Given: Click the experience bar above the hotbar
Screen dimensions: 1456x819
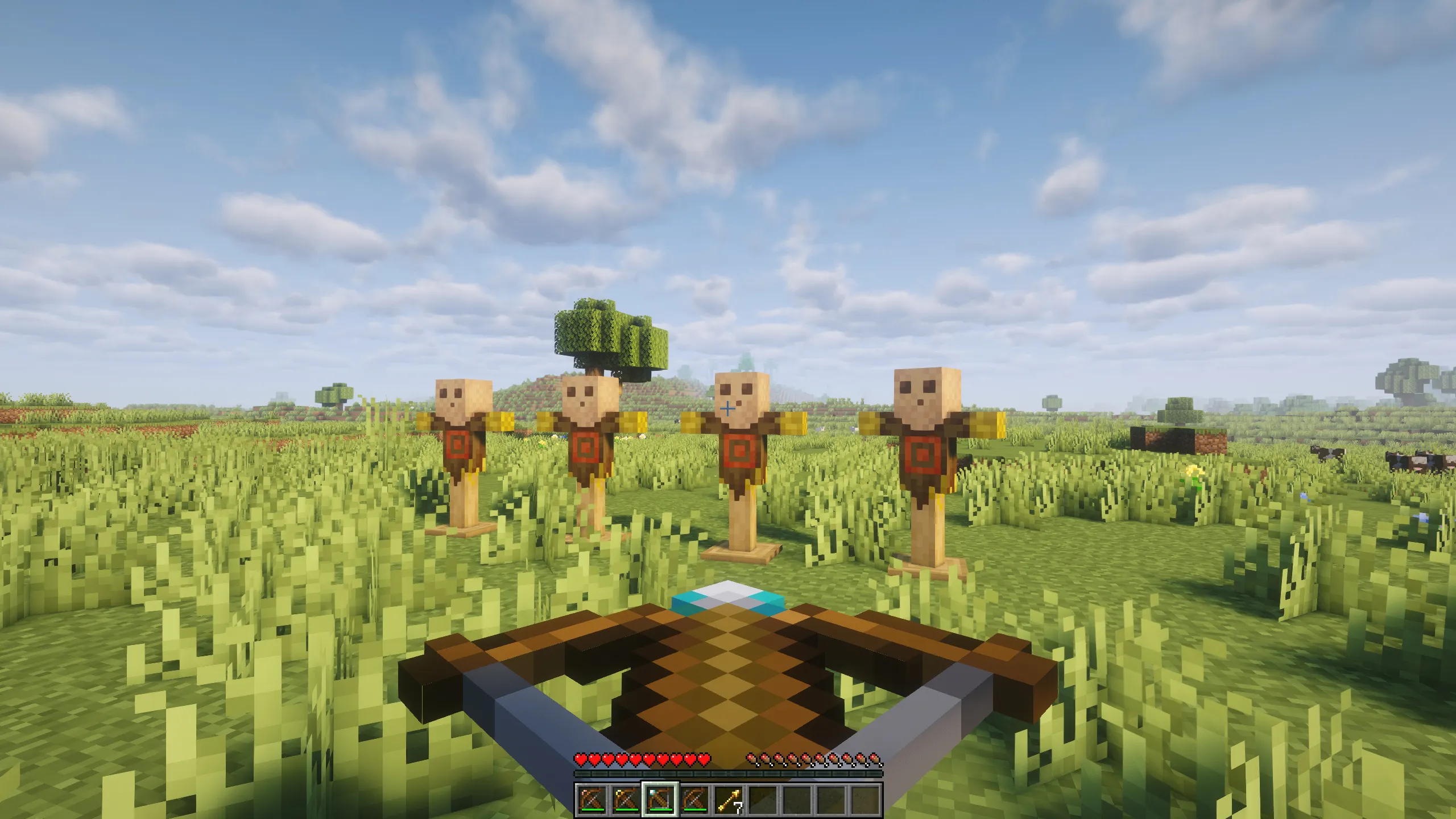Looking at the screenshot, I should 728,775.
